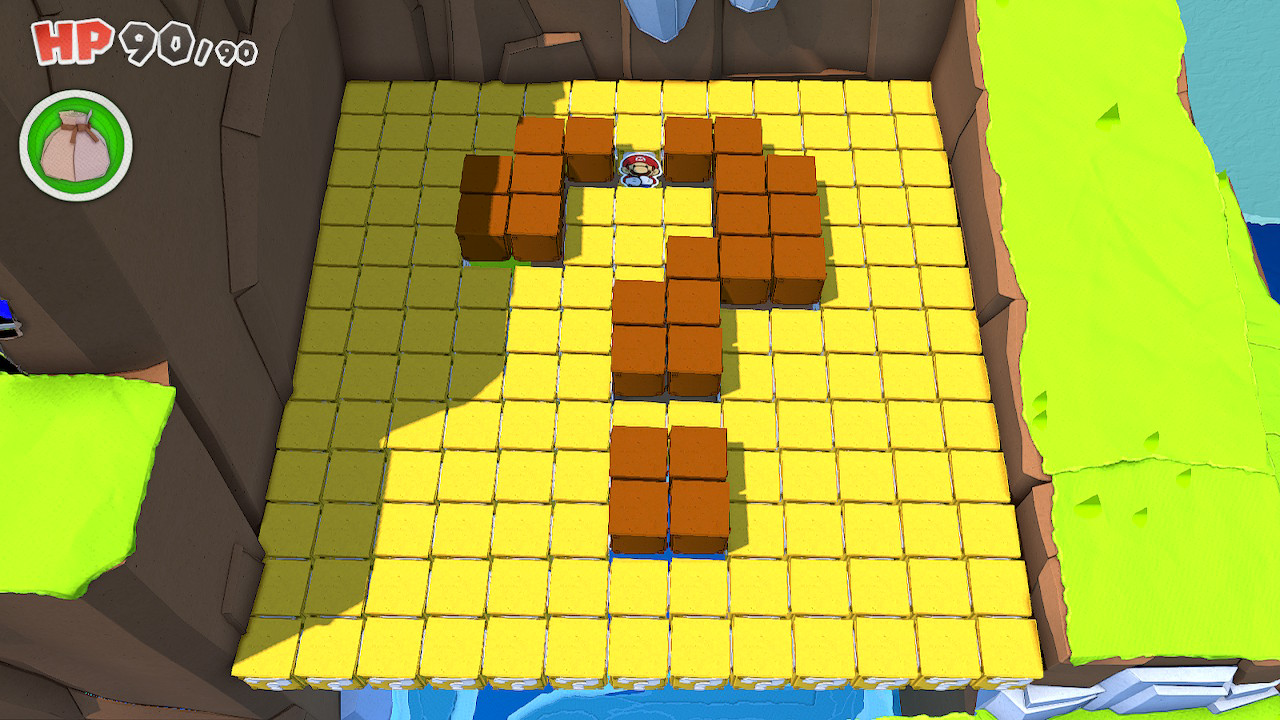Click the max HP value 90
The width and height of the screenshot is (1280, 720).
[230, 48]
